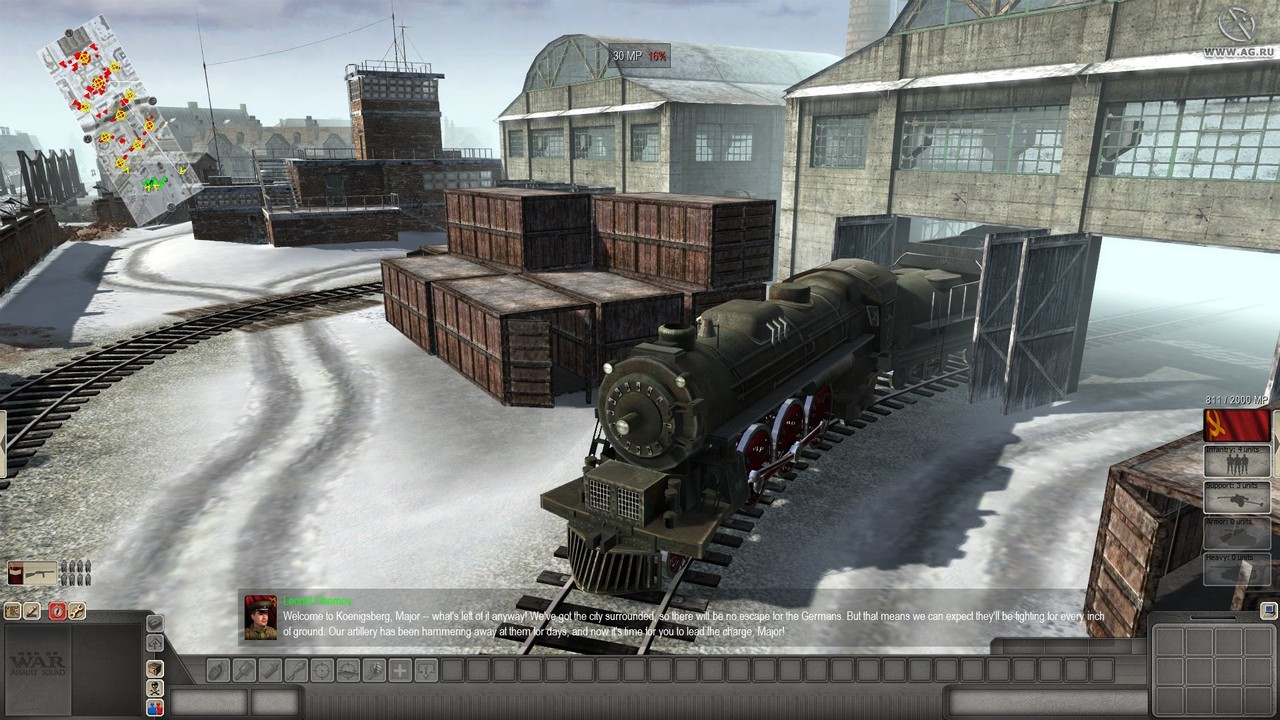Viewport: 1280px width, 720px height.
Task: Click the wooden crate inventory icon
Action: (155, 668)
